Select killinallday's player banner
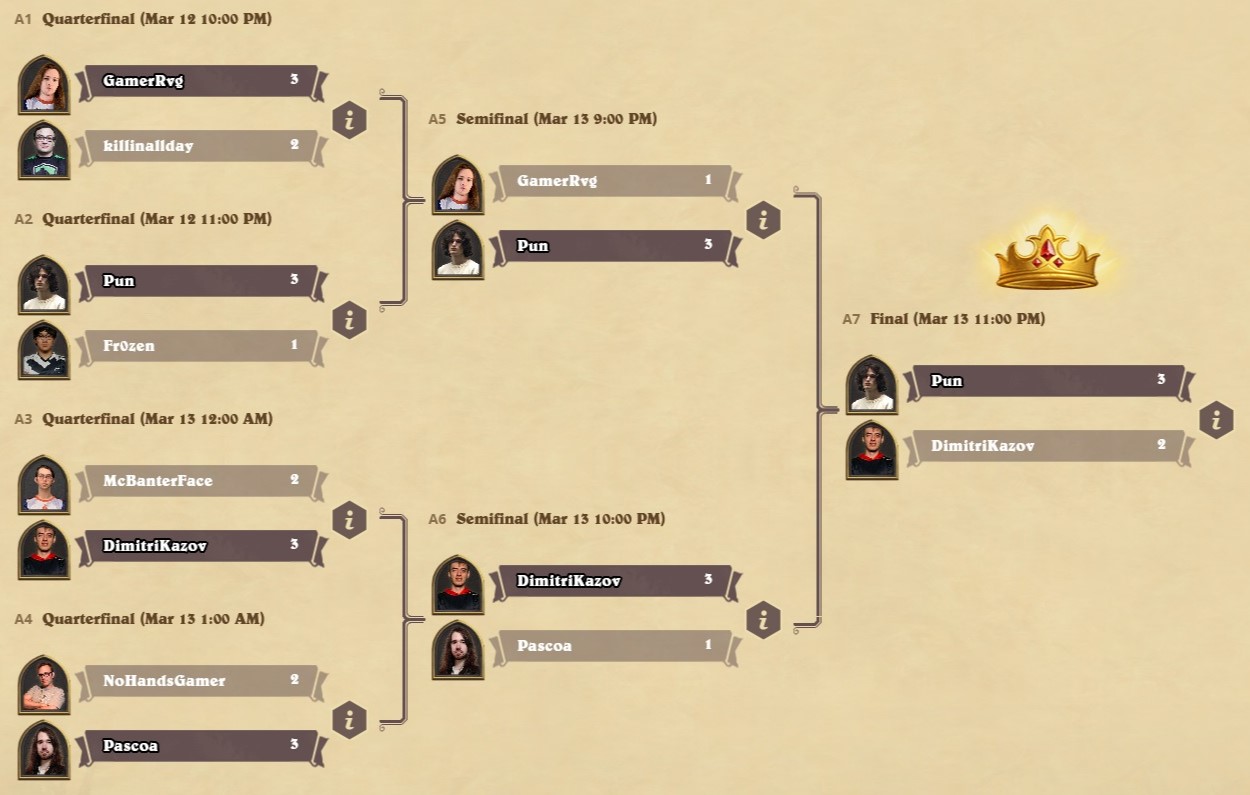 (x=200, y=146)
